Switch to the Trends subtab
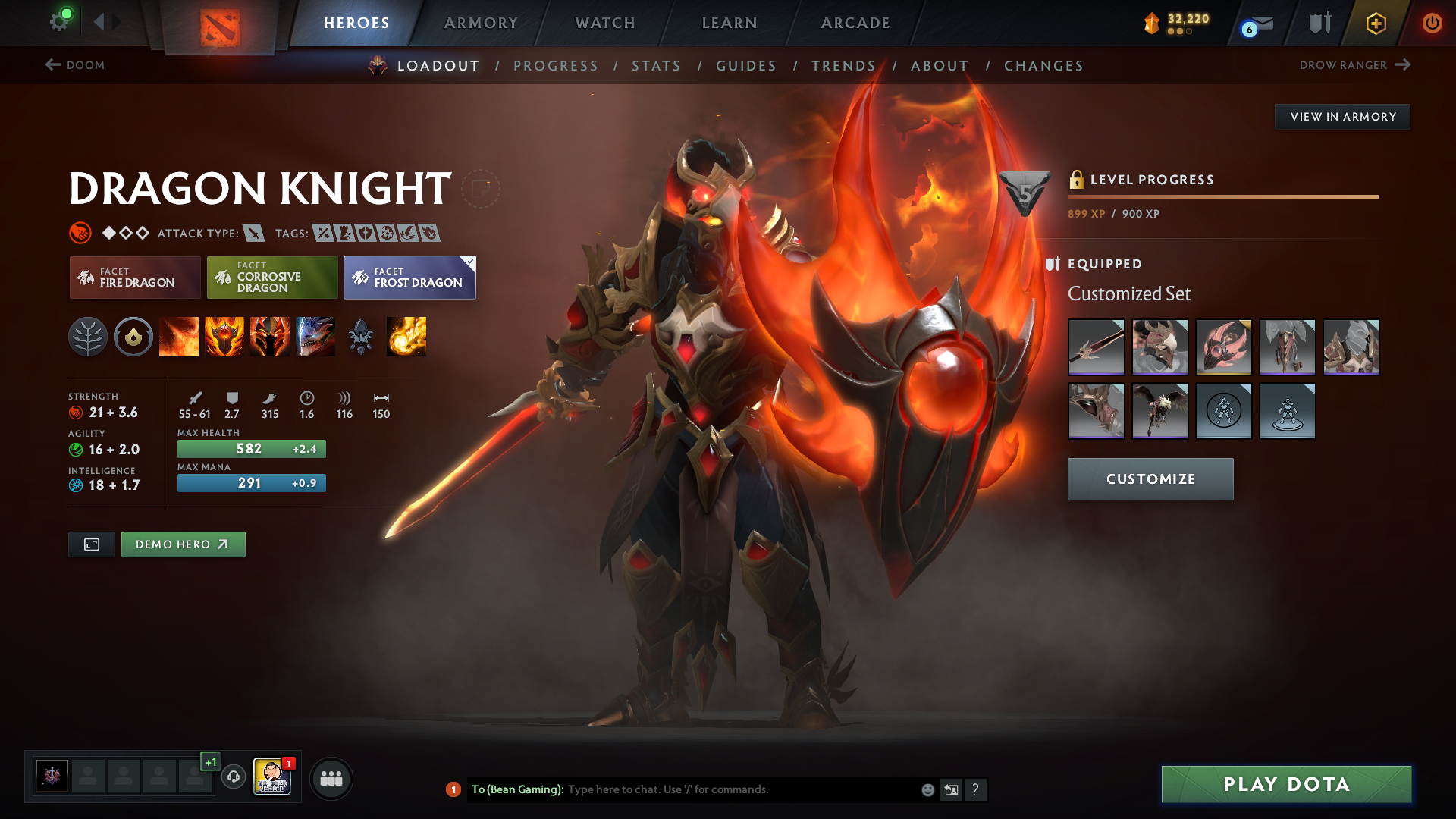 [843, 66]
